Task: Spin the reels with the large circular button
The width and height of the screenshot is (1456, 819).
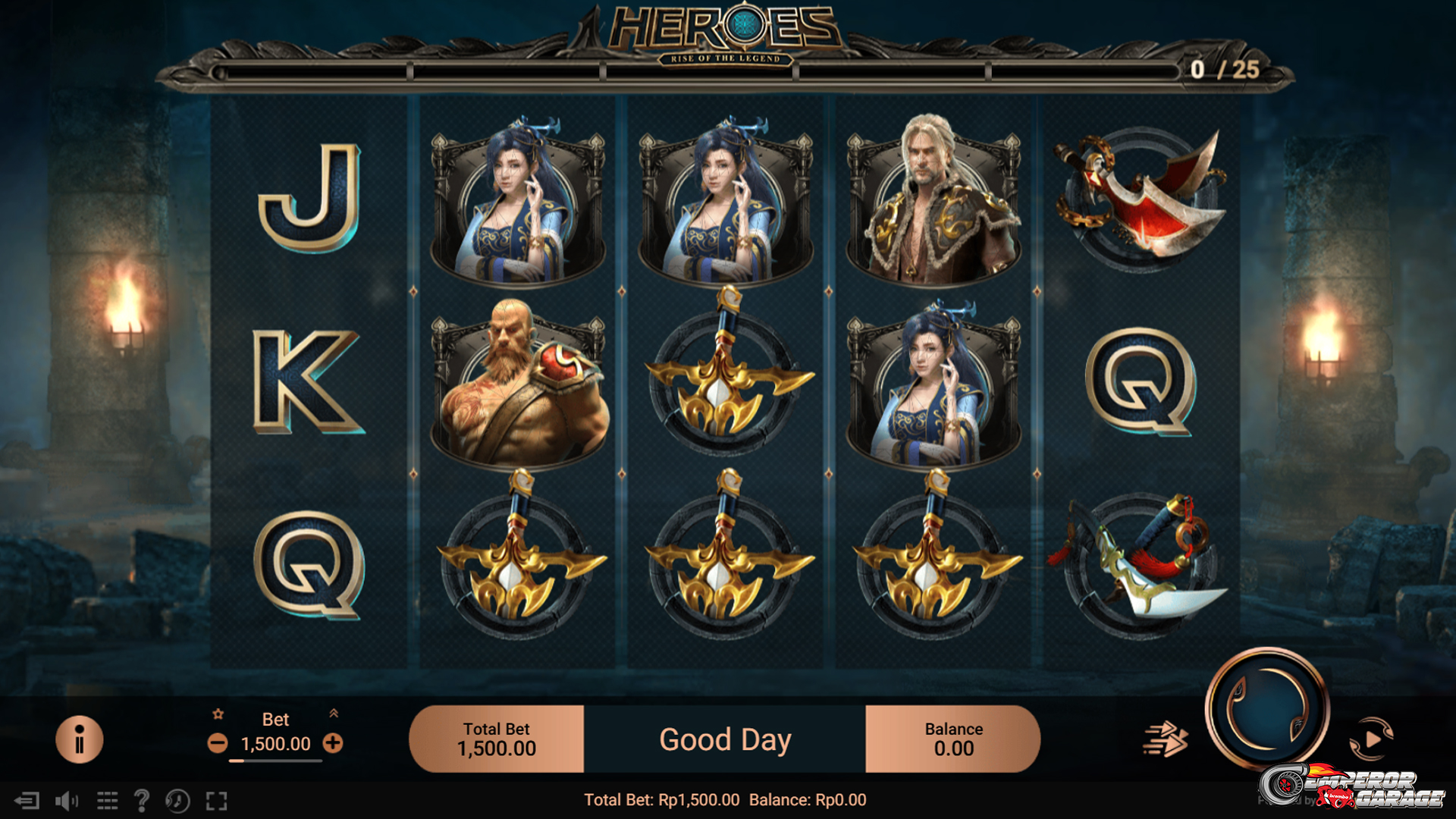Action: point(1266,709)
